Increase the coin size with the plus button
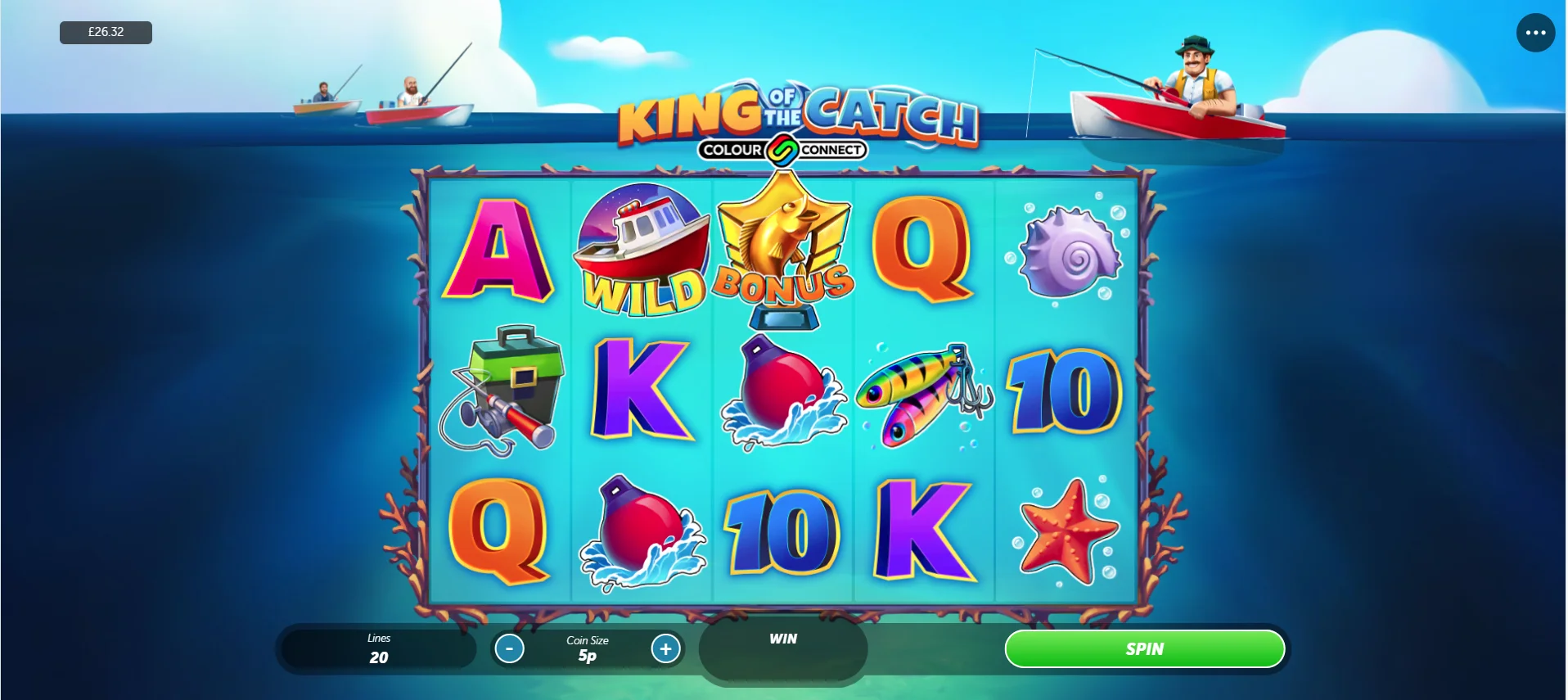Image resolution: width=1568 pixels, height=700 pixels. 665,648
